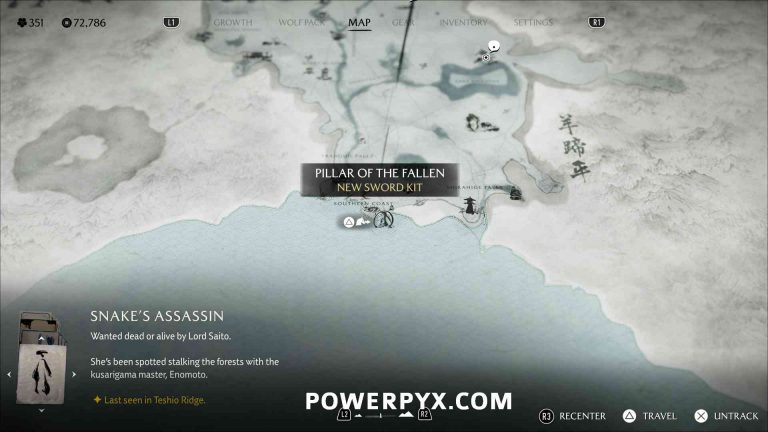Viewport: 768px width, 432px height.
Task: Select the dark pagoda marker near the coast
Action: coord(468,205)
